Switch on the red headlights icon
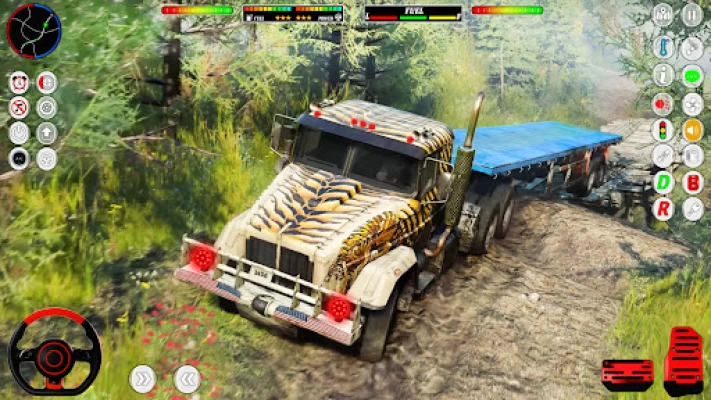This screenshot has height=400, width=711. [x=663, y=103]
